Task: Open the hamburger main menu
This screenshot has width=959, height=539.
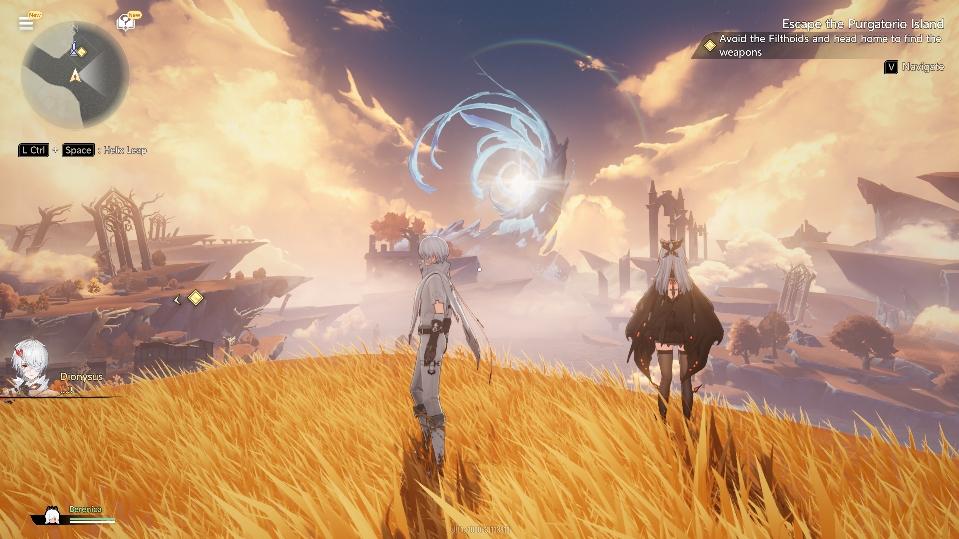Action: (25, 23)
